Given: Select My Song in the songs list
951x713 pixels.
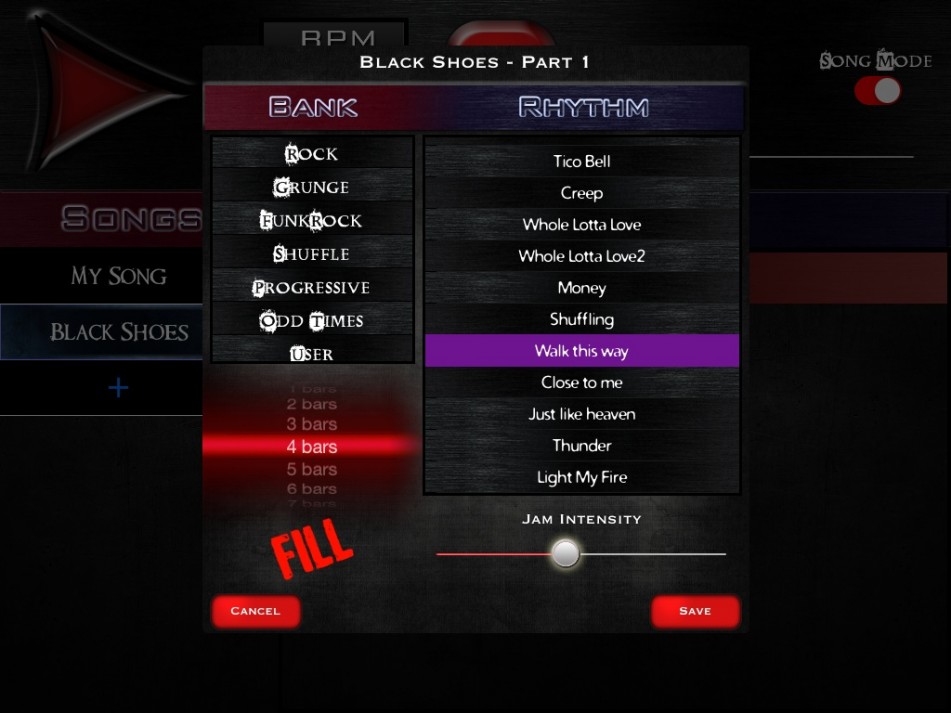Looking at the screenshot, I should click(118, 276).
